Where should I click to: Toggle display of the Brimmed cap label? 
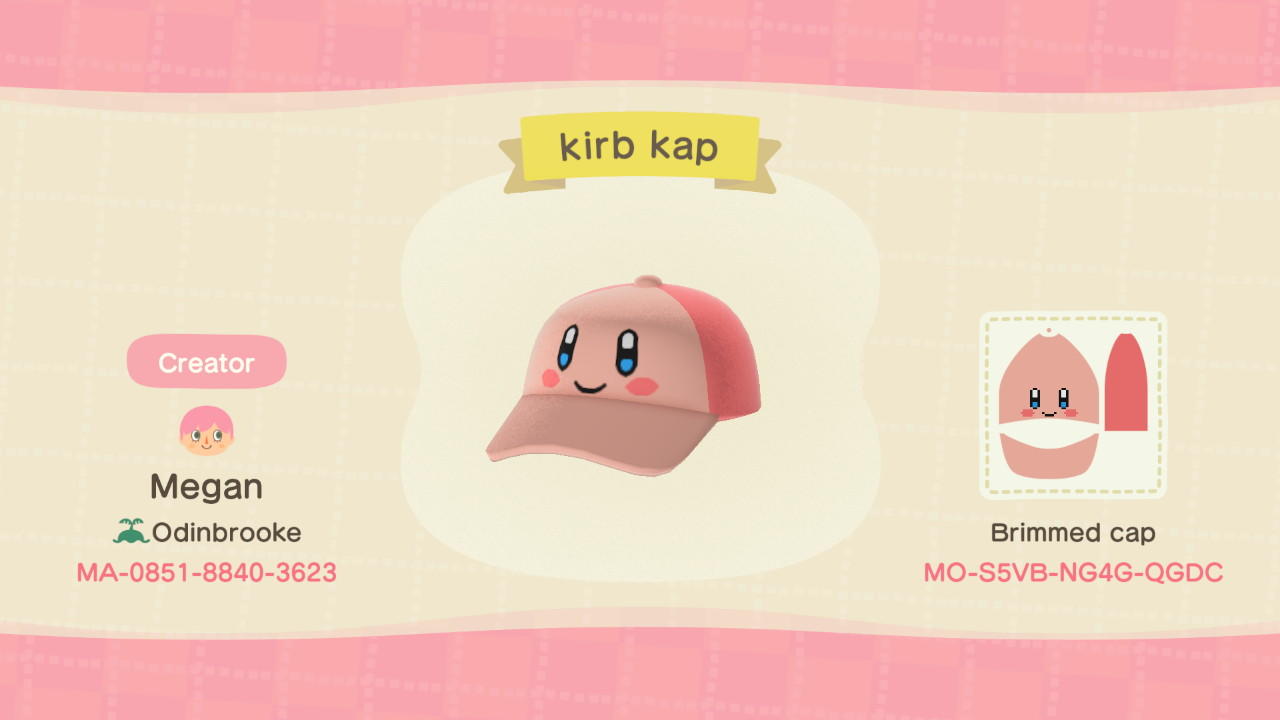pyautogui.click(x=1072, y=532)
